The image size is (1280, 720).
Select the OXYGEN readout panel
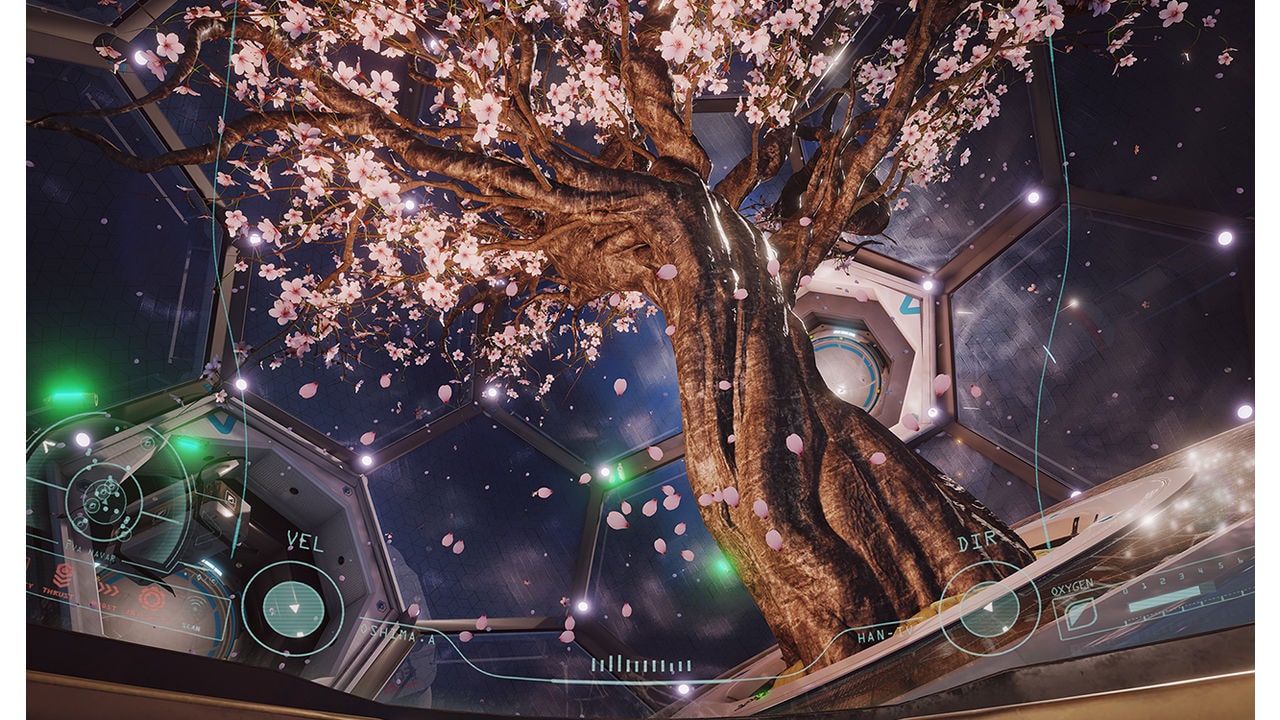pyautogui.click(x=1073, y=589)
